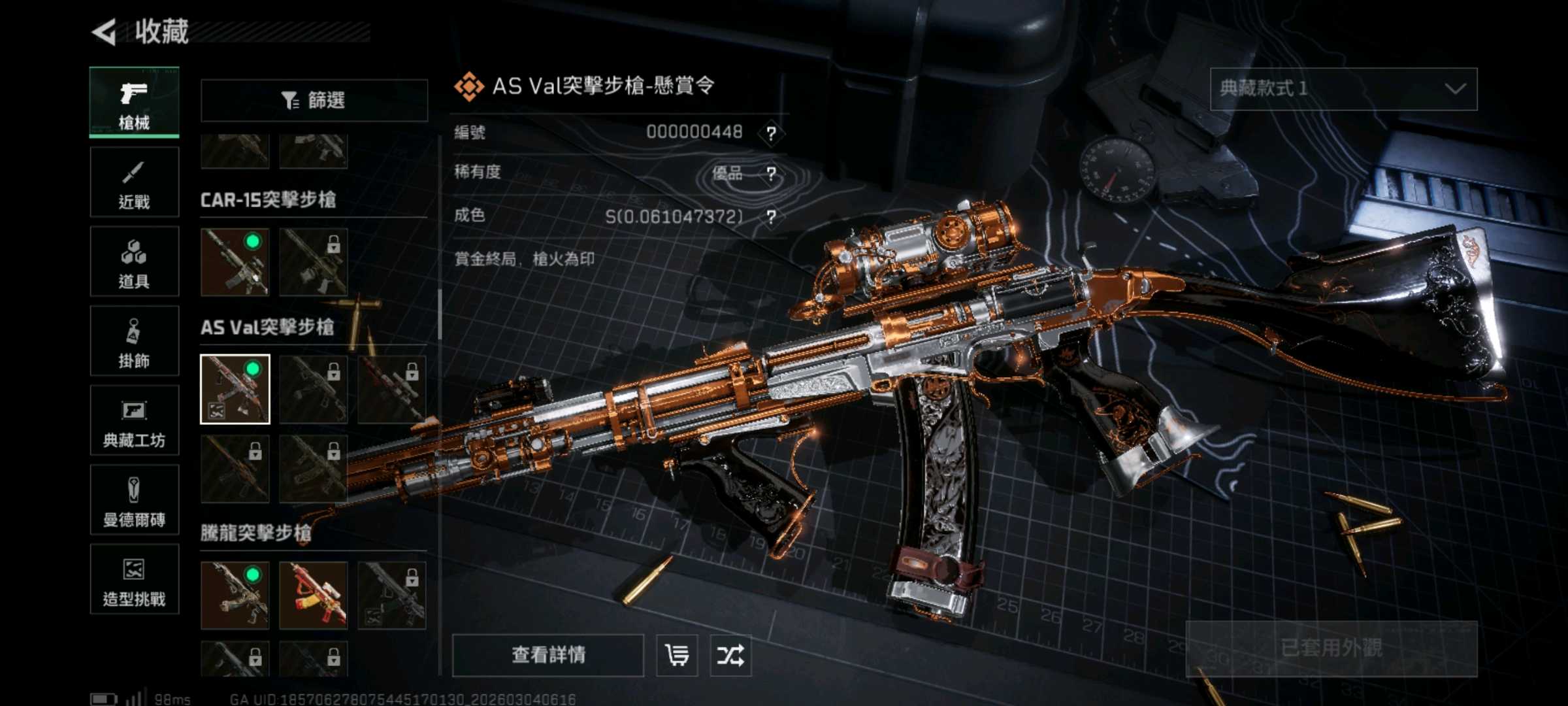The height and width of the screenshot is (706, 1568).
Task: Open the cart list icon button
Action: pyautogui.click(x=676, y=654)
